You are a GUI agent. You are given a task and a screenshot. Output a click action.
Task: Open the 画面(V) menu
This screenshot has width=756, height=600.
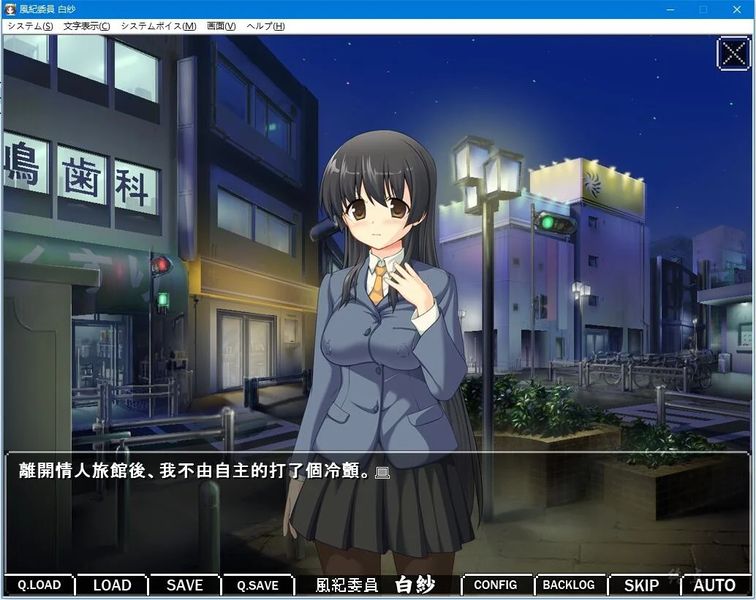(x=221, y=26)
